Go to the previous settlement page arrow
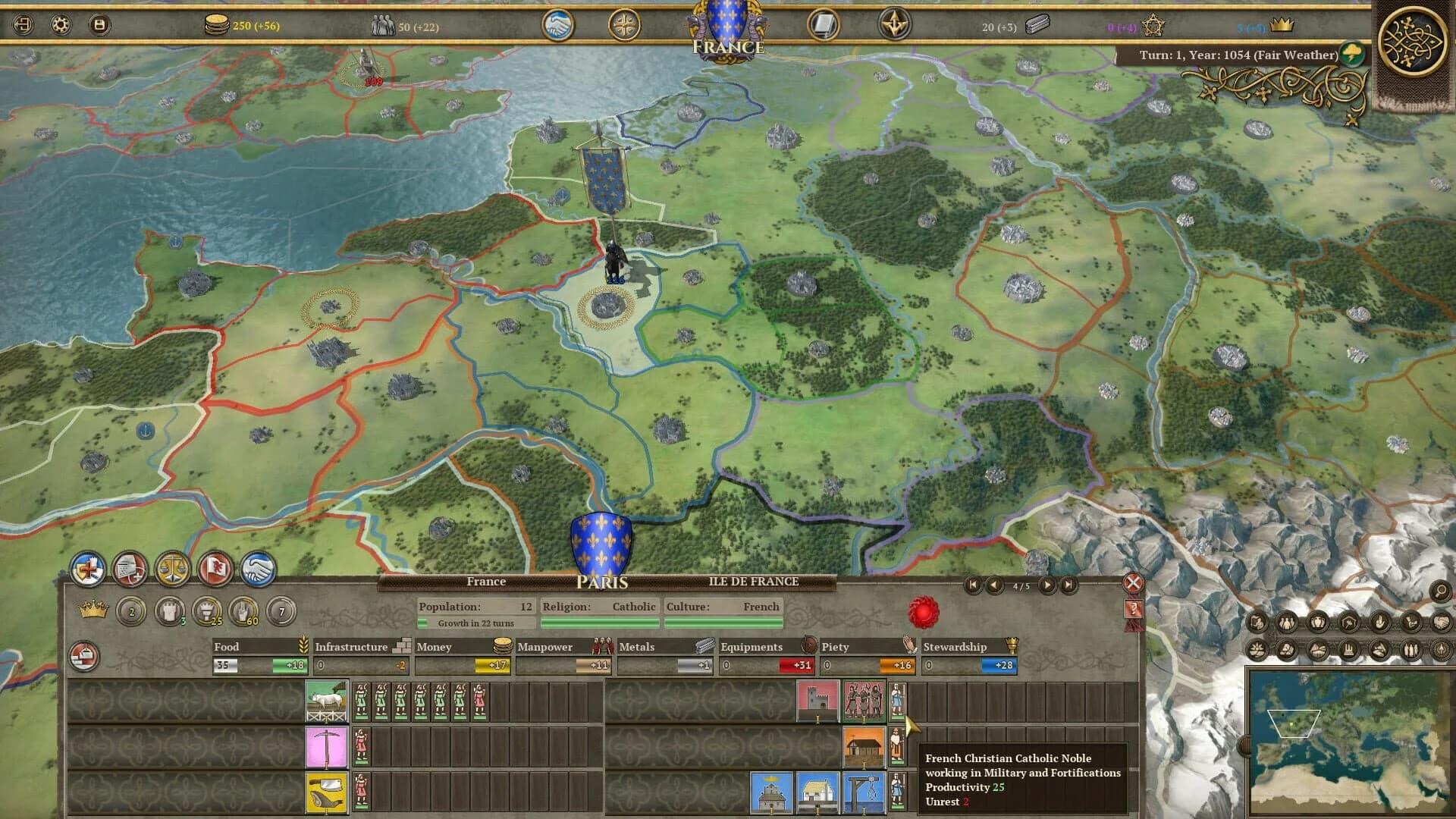 pyautogui.click(x=994, y=585)
